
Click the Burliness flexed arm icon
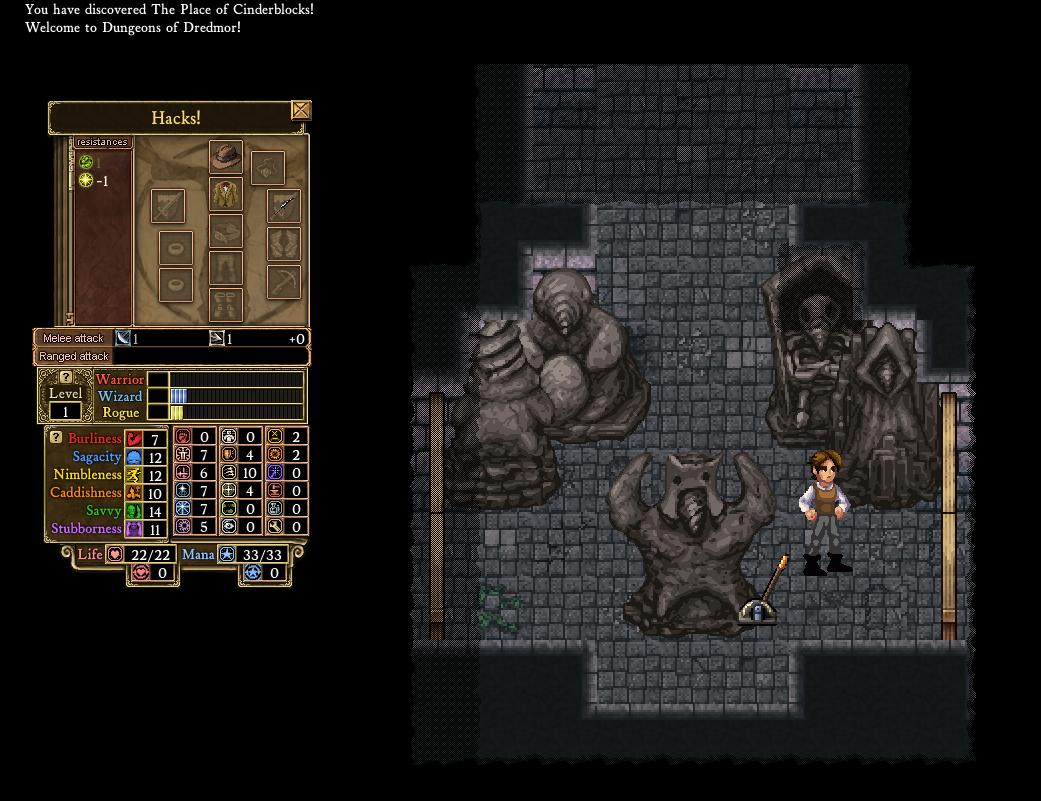coord(133,439)
